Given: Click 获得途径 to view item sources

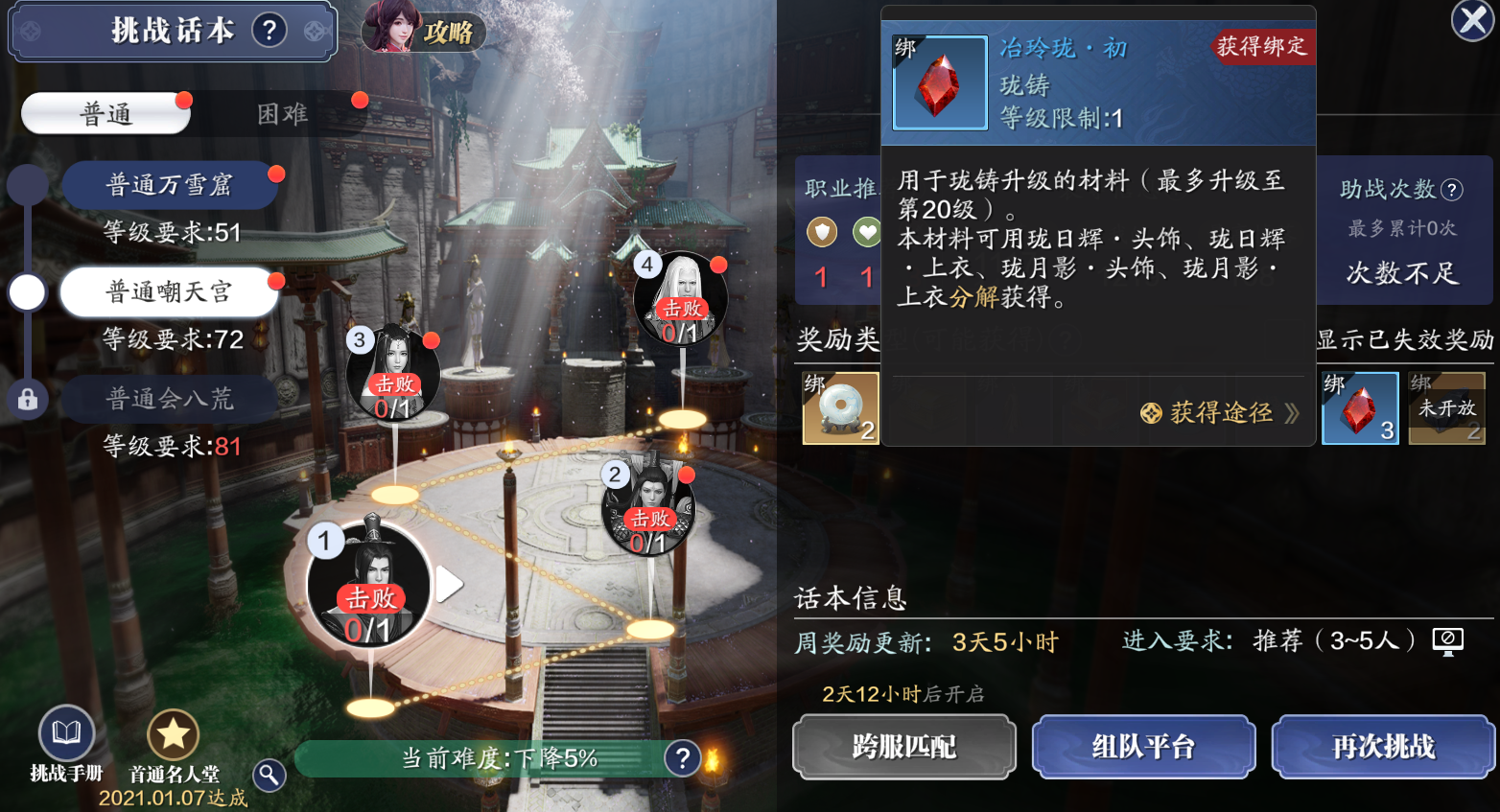Looking at the screenshot, I should (x=1220, y=413).
